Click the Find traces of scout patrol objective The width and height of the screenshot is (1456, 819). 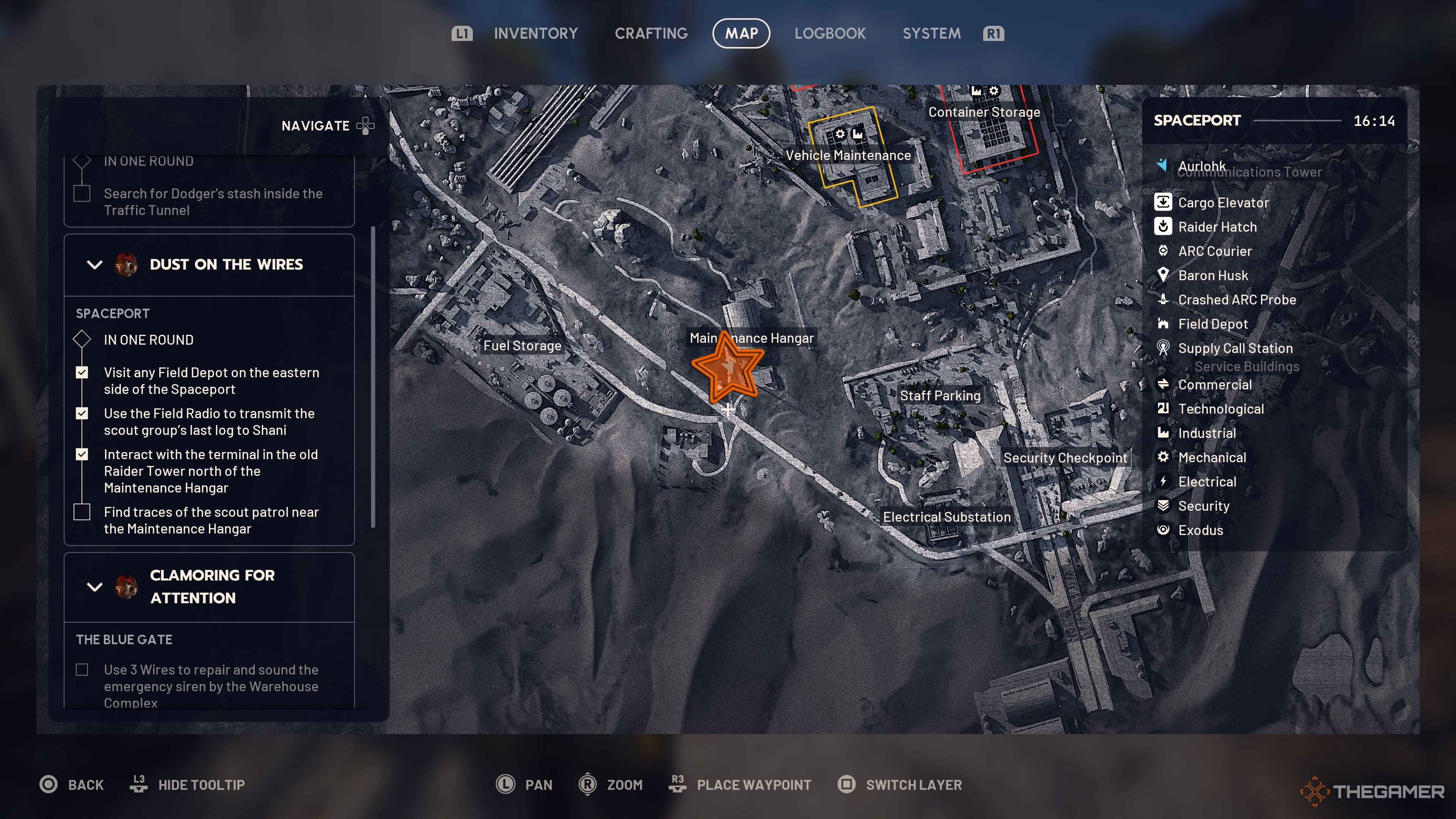tap(211, 520)
